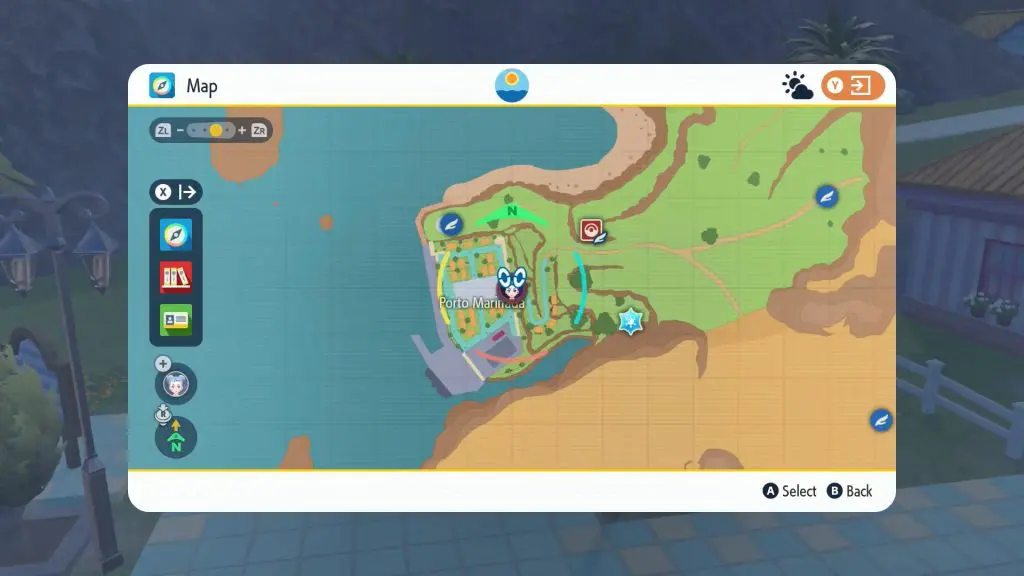
Task: Select the fly point on the grassy dirt path
Action: [x=826, y=196]
